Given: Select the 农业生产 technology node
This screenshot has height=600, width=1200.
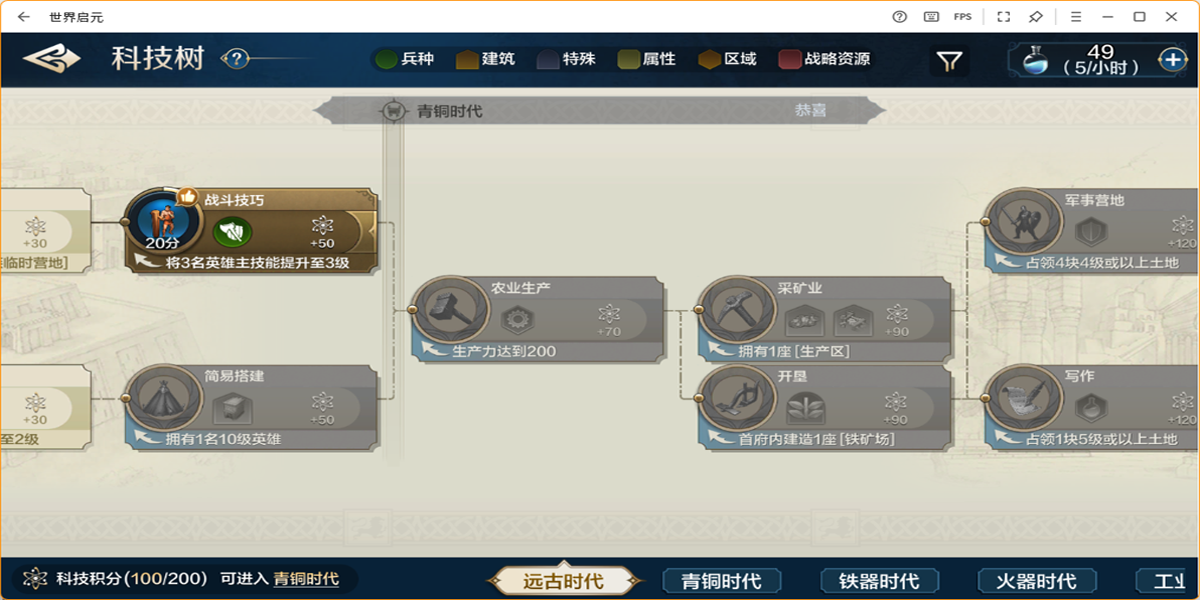Looking at the screenshot, I should point(538,319).
